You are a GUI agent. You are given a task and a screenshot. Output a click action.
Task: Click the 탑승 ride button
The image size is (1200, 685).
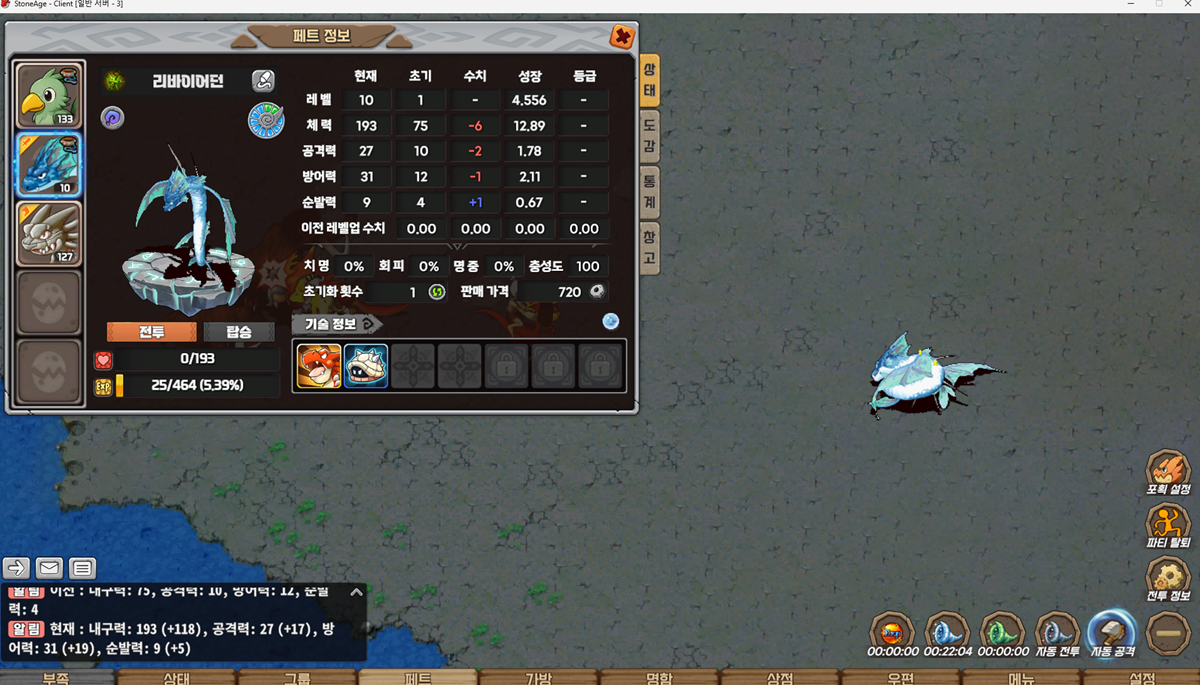click(239, 332)
